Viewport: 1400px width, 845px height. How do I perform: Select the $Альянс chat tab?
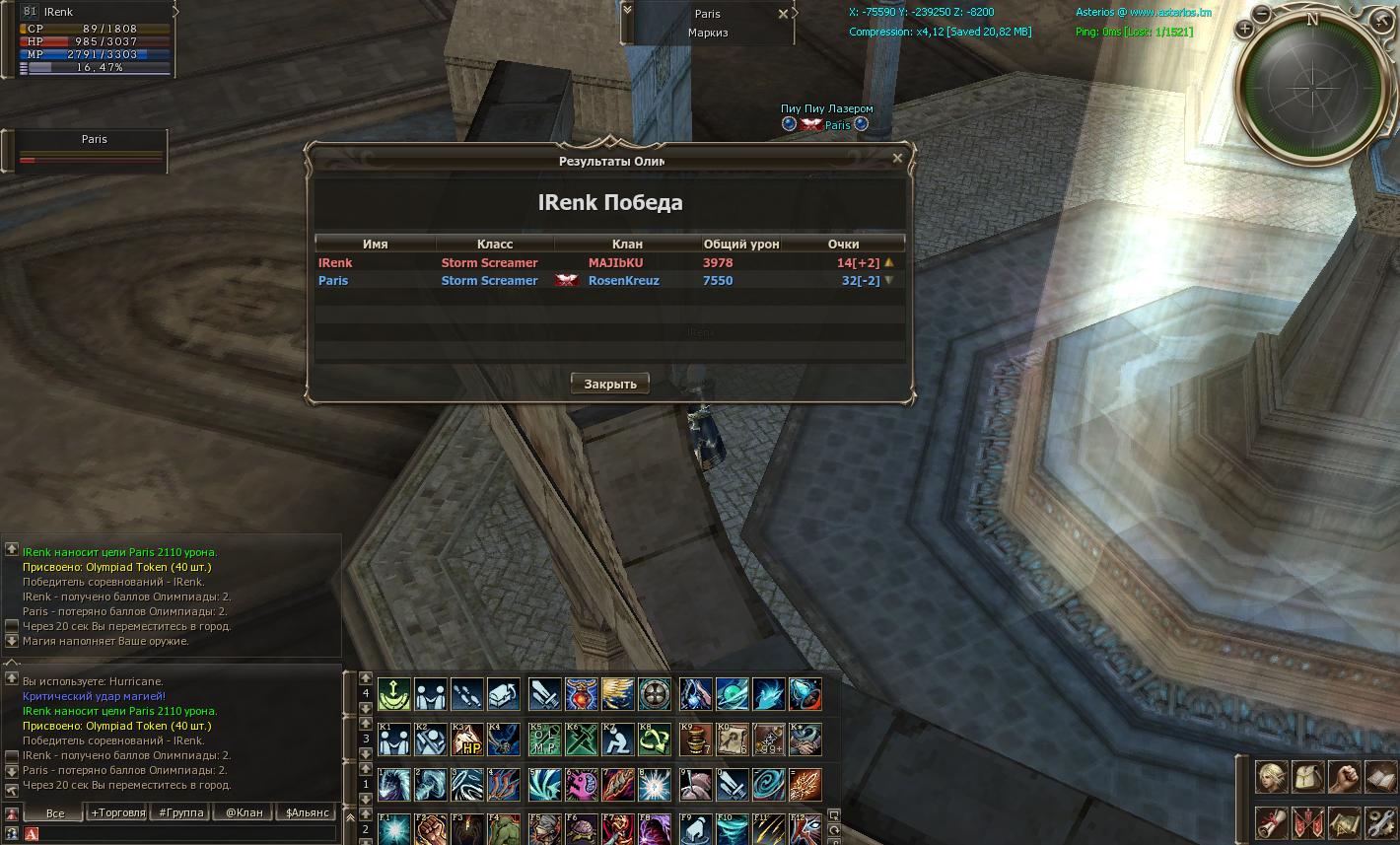point(306,813)
